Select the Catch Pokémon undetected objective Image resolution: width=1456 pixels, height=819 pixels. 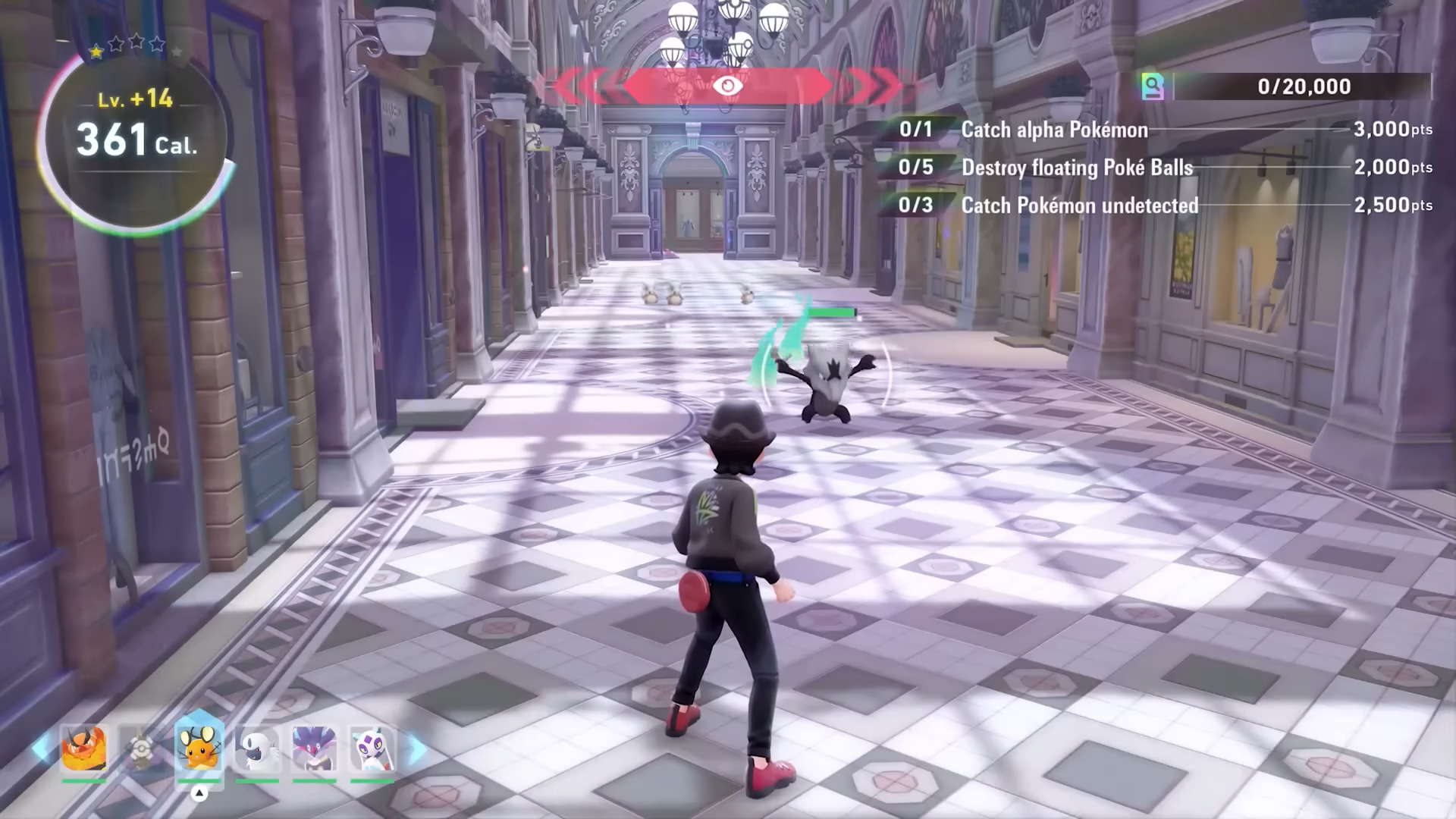(x=1080, y=206)
